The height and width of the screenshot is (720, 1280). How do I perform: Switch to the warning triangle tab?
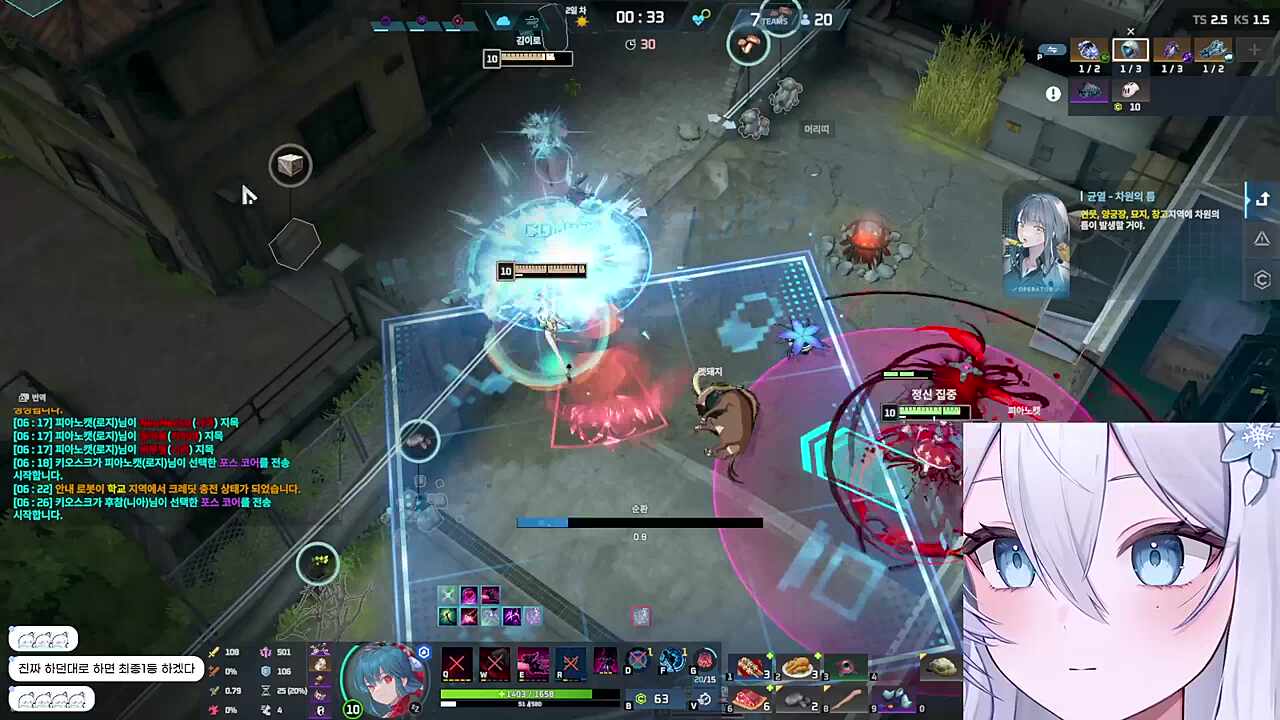tap(1262, 239)
